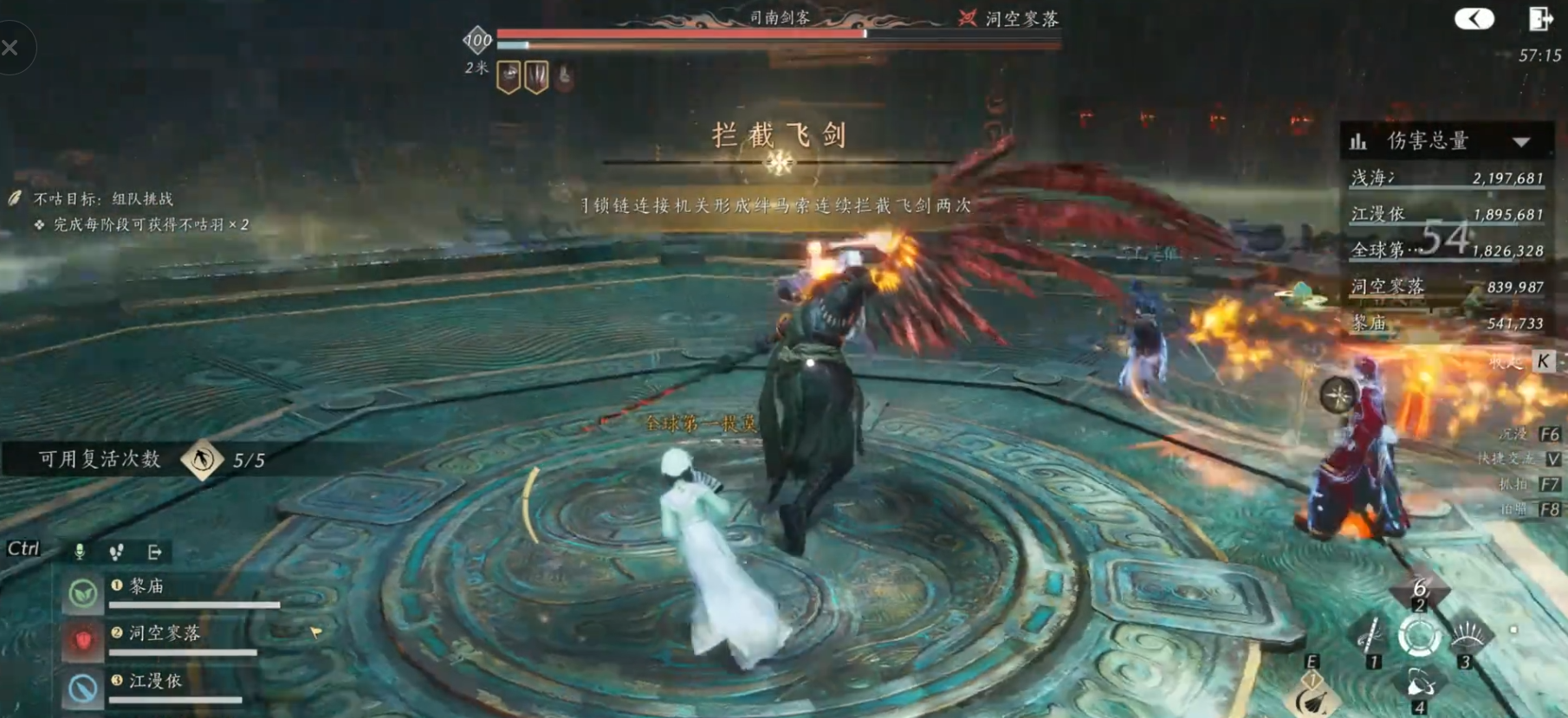1568x718 pixels.
Task: Open the 伤害总量 dropdown arrow
Action: tap(1521, 142)
